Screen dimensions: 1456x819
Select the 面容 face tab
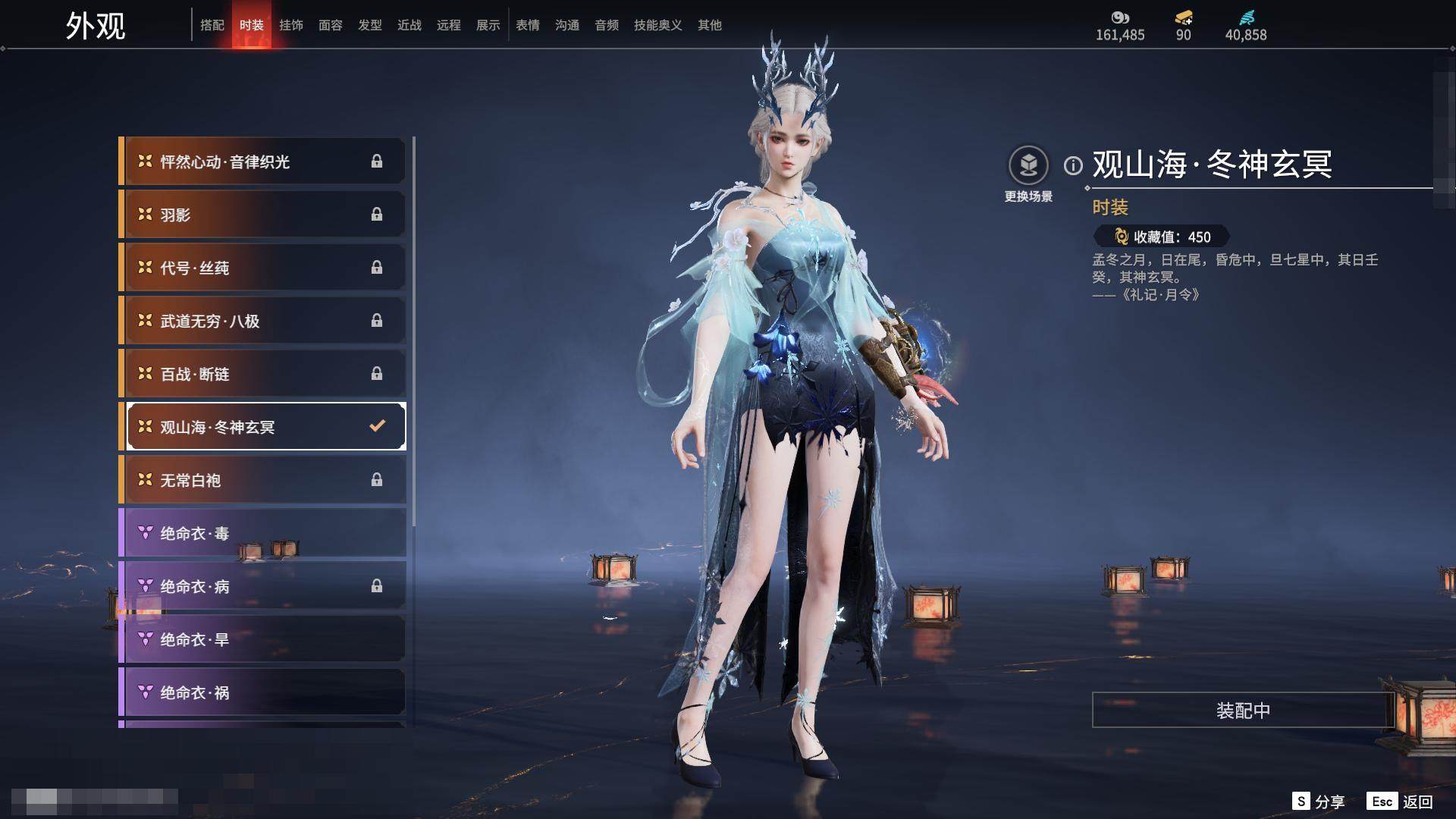click(331, 25)
